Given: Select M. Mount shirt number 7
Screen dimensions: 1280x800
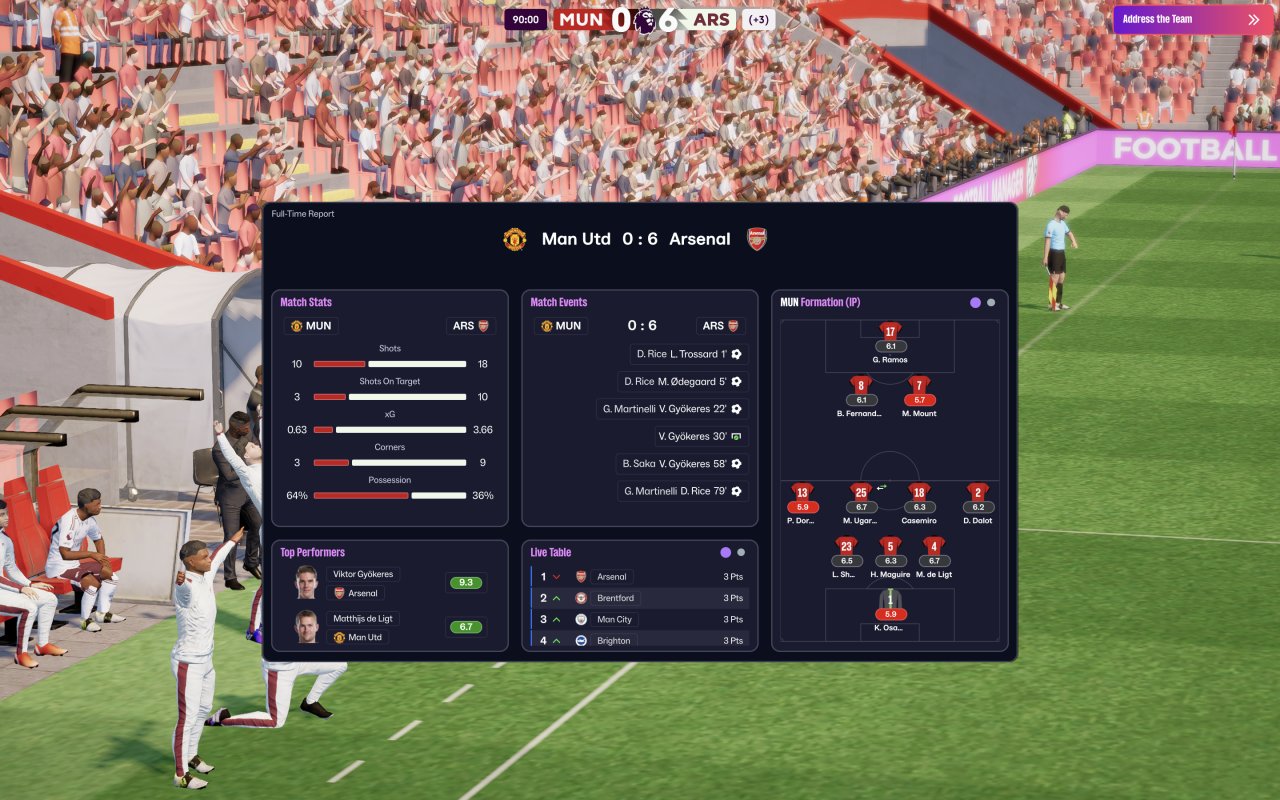Looking at the screenshot, I should [919, 386].
